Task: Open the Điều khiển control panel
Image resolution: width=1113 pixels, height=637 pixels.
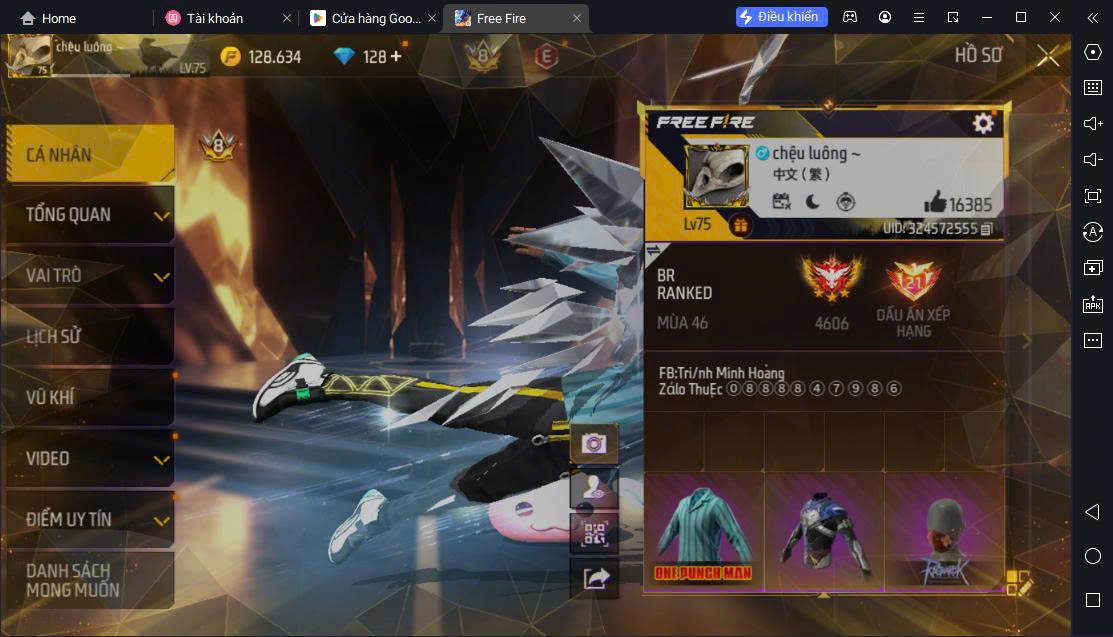Action: (x=781, y=17)
